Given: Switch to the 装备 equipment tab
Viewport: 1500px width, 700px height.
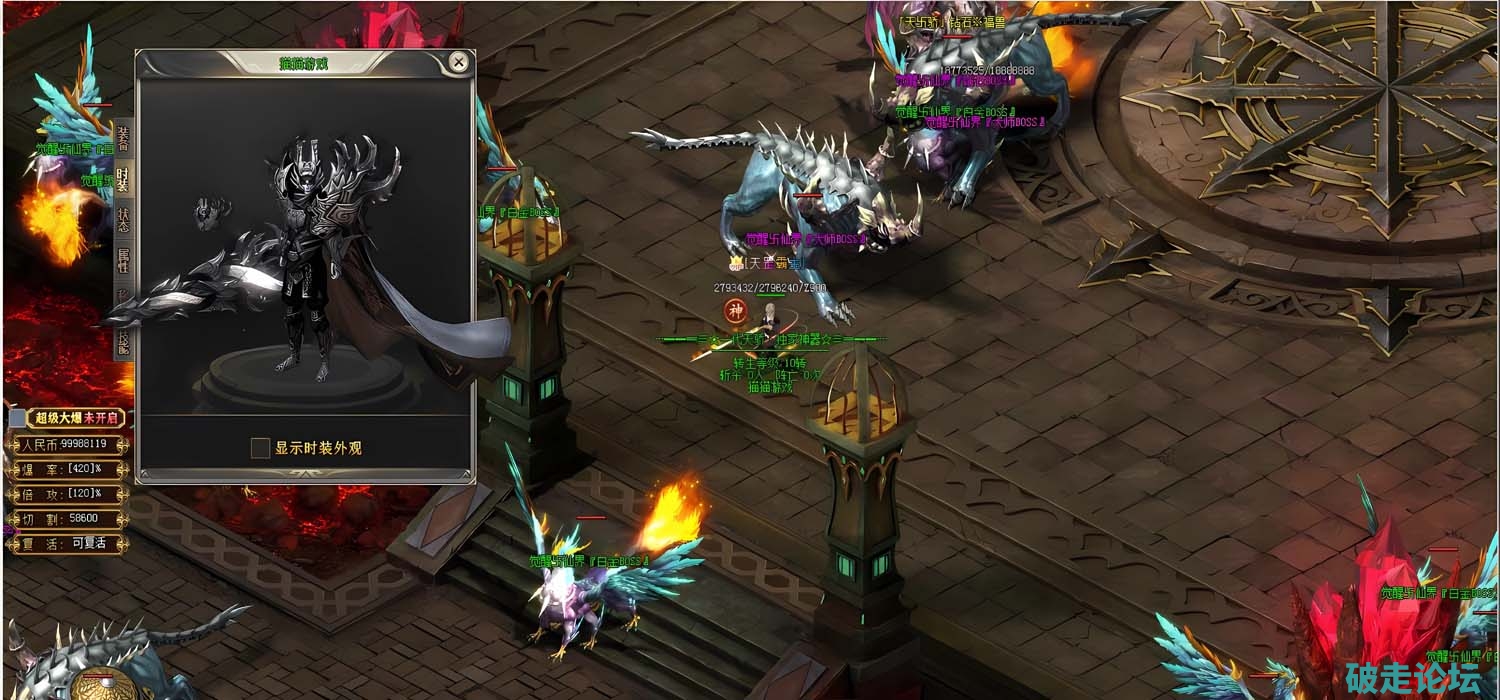Looking at the screenshot, I should [x=123, y=139].
